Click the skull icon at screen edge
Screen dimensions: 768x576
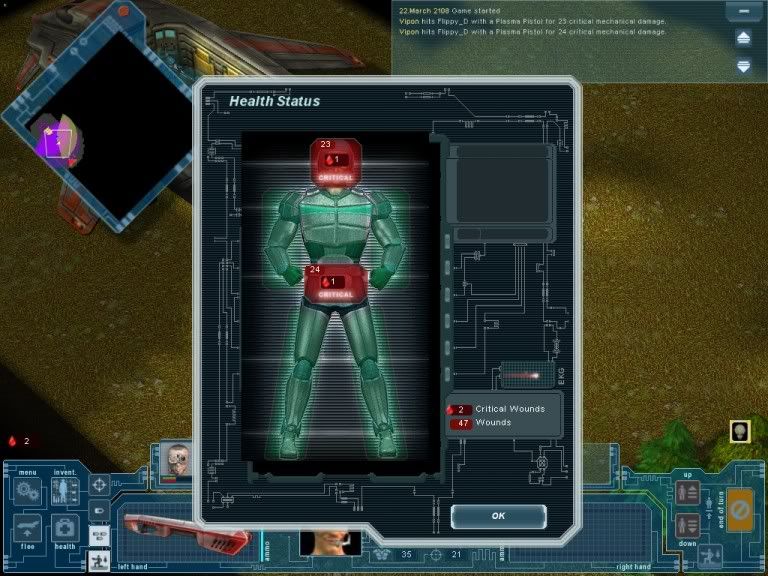pos(742,431)
